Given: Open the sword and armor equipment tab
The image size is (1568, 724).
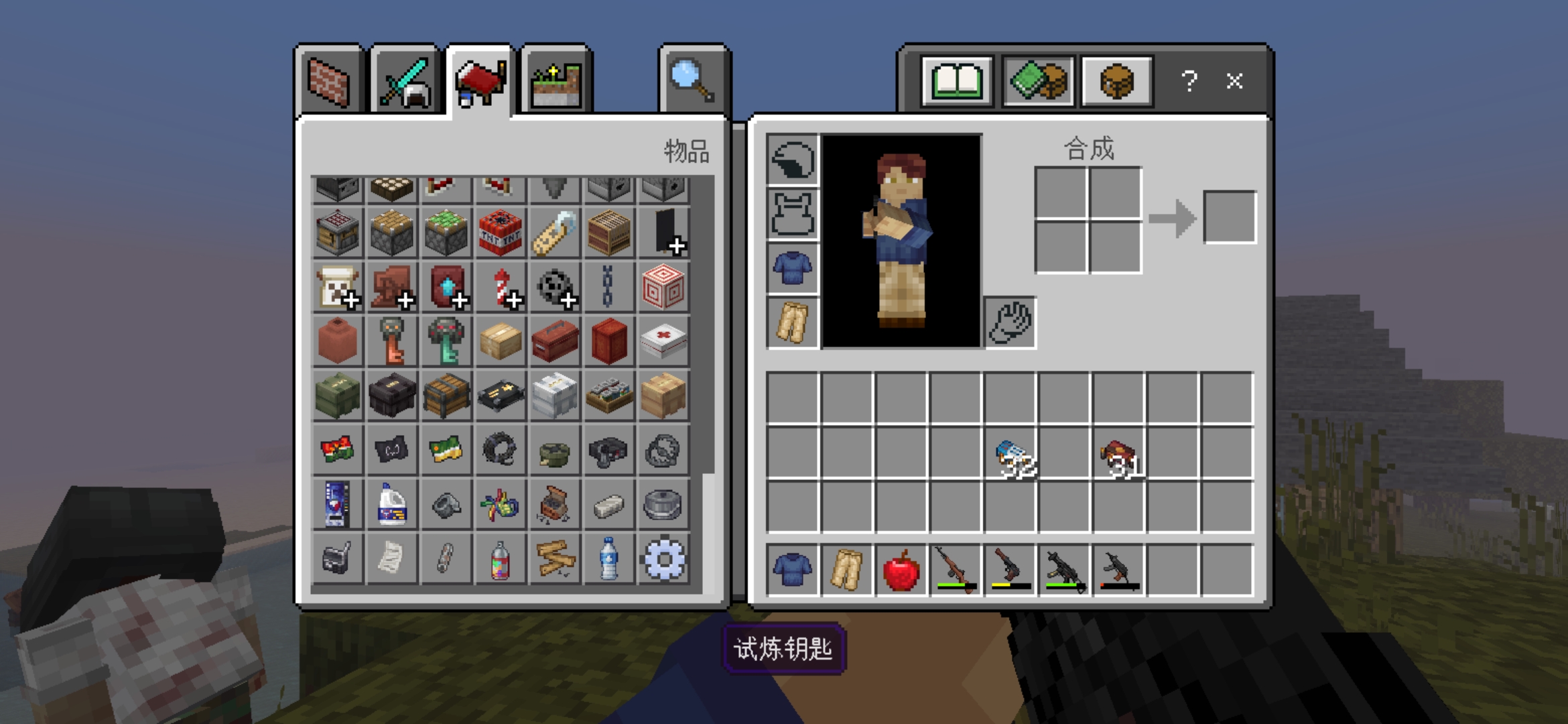Looking at the screenshot, I should [x=405, y=82].
